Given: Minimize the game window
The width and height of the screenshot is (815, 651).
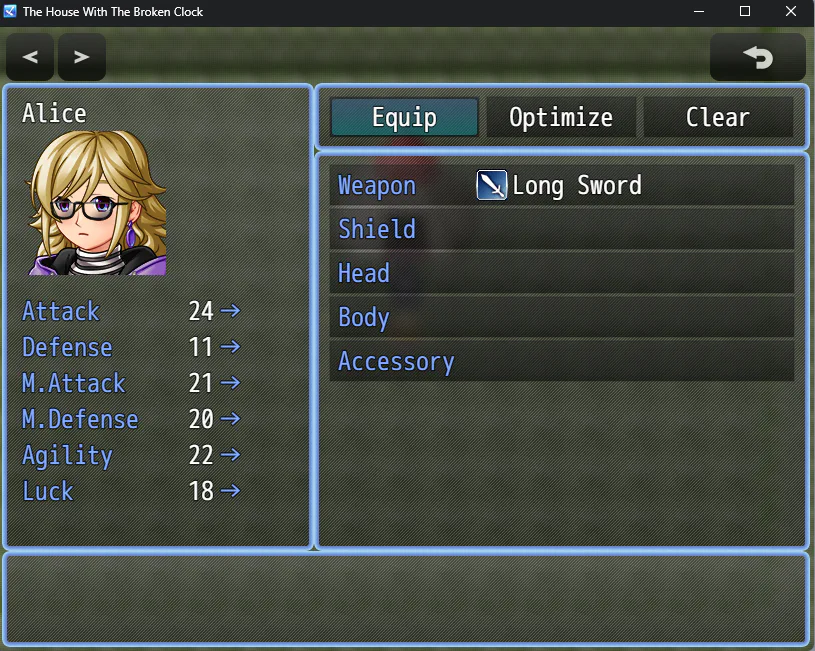Looking at the screenshot, I should [699, 12].
